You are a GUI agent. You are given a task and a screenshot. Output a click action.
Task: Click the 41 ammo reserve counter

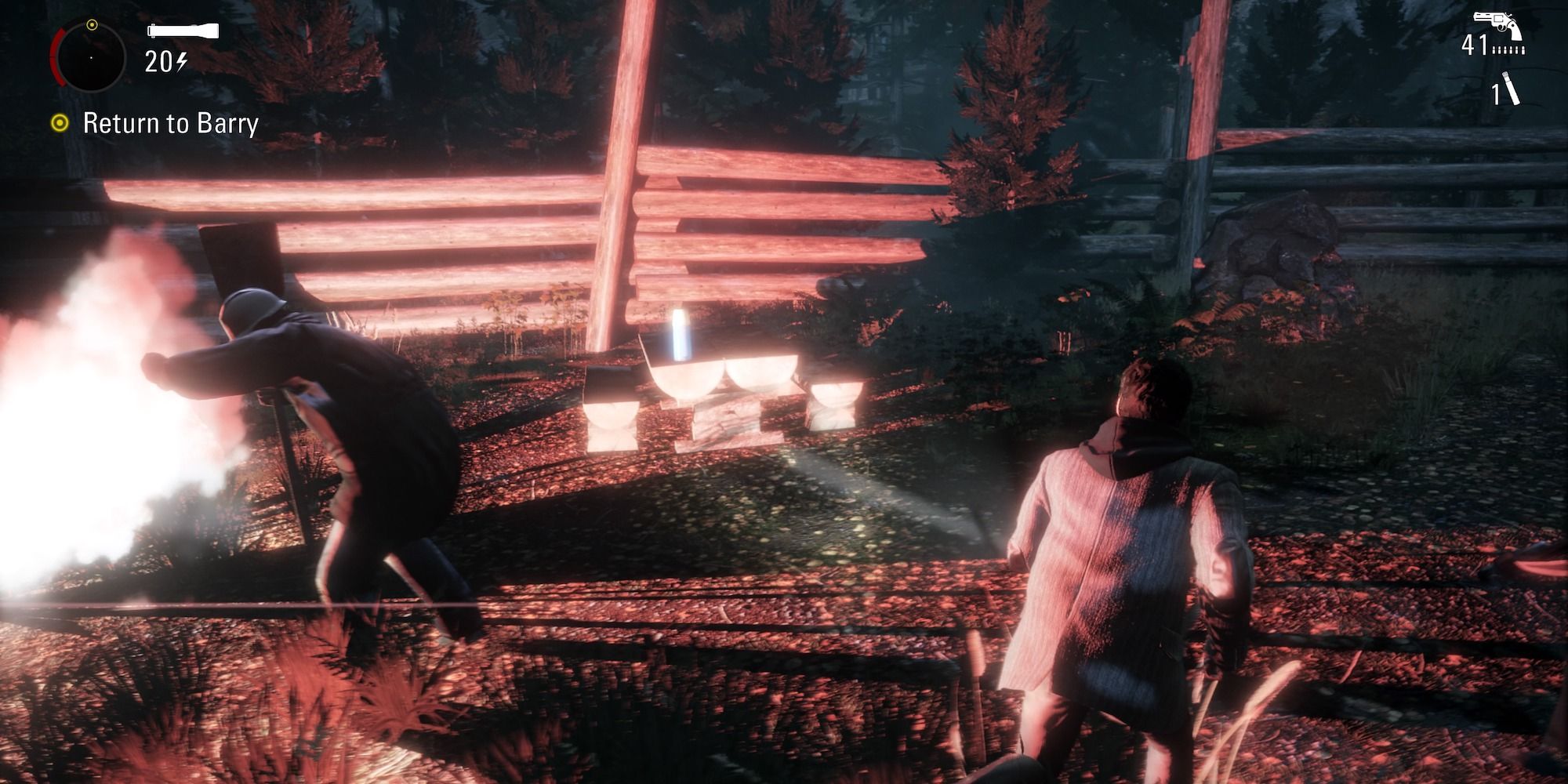[x=1475, y=45]
